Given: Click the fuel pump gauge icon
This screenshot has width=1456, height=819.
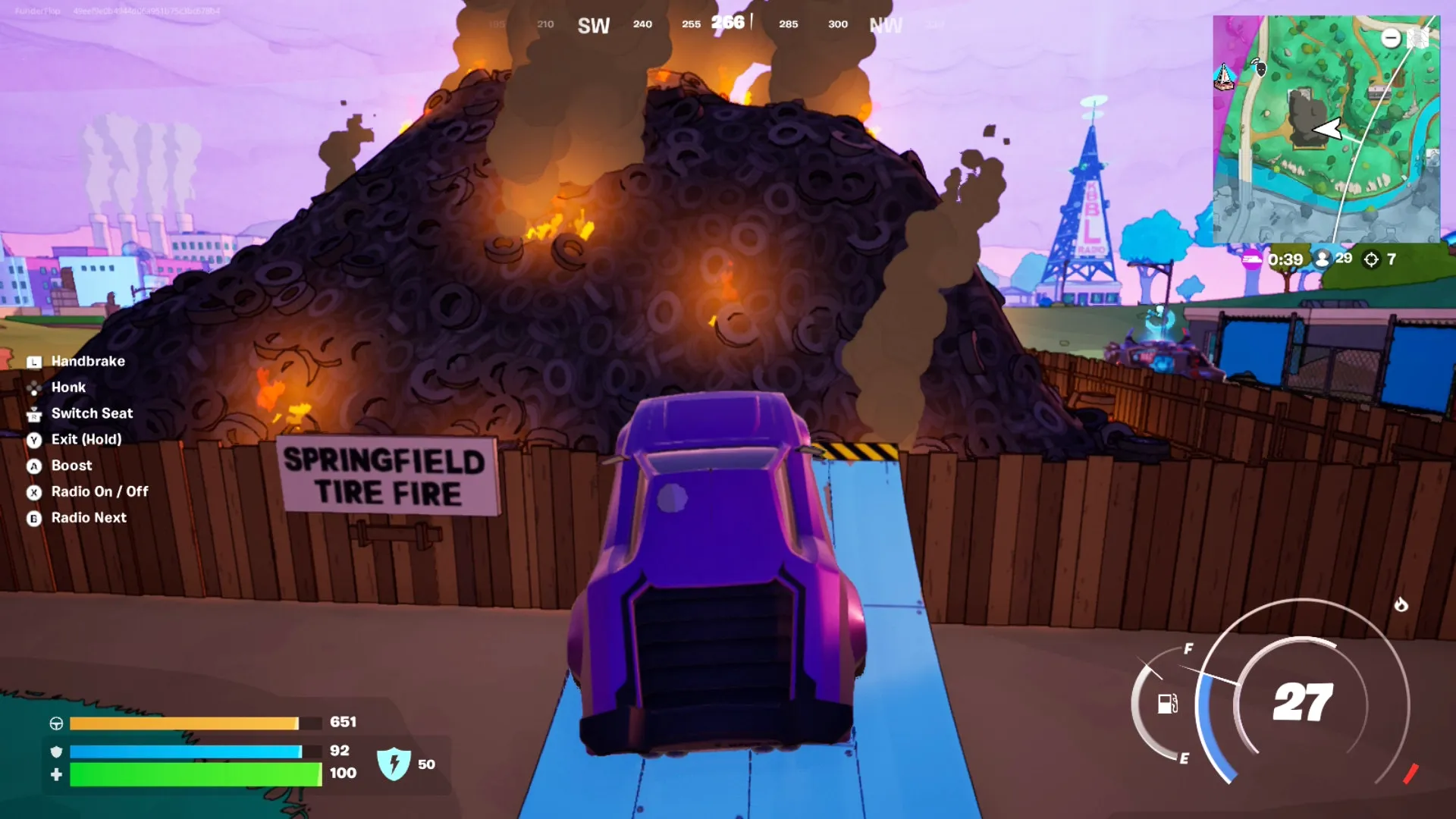Looking at the screenshot, I should [1167, 704].
